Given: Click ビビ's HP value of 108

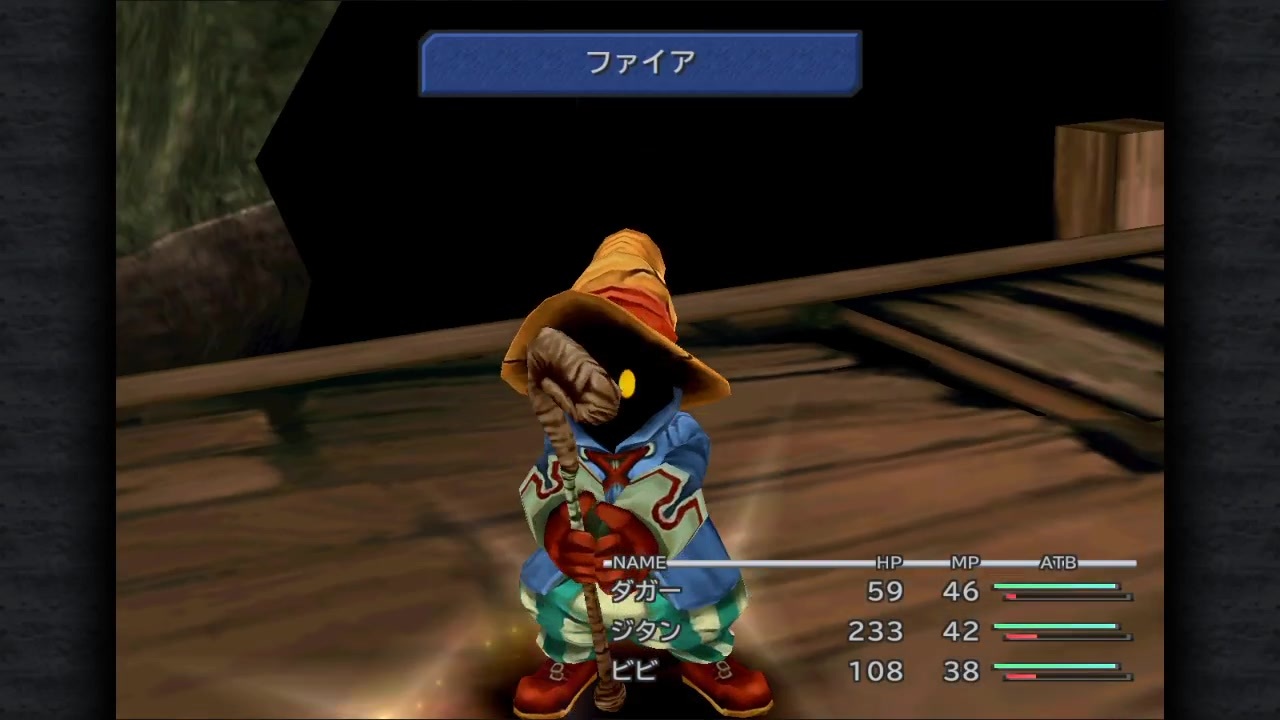Looking at the screenshot, I should (875, 672).
